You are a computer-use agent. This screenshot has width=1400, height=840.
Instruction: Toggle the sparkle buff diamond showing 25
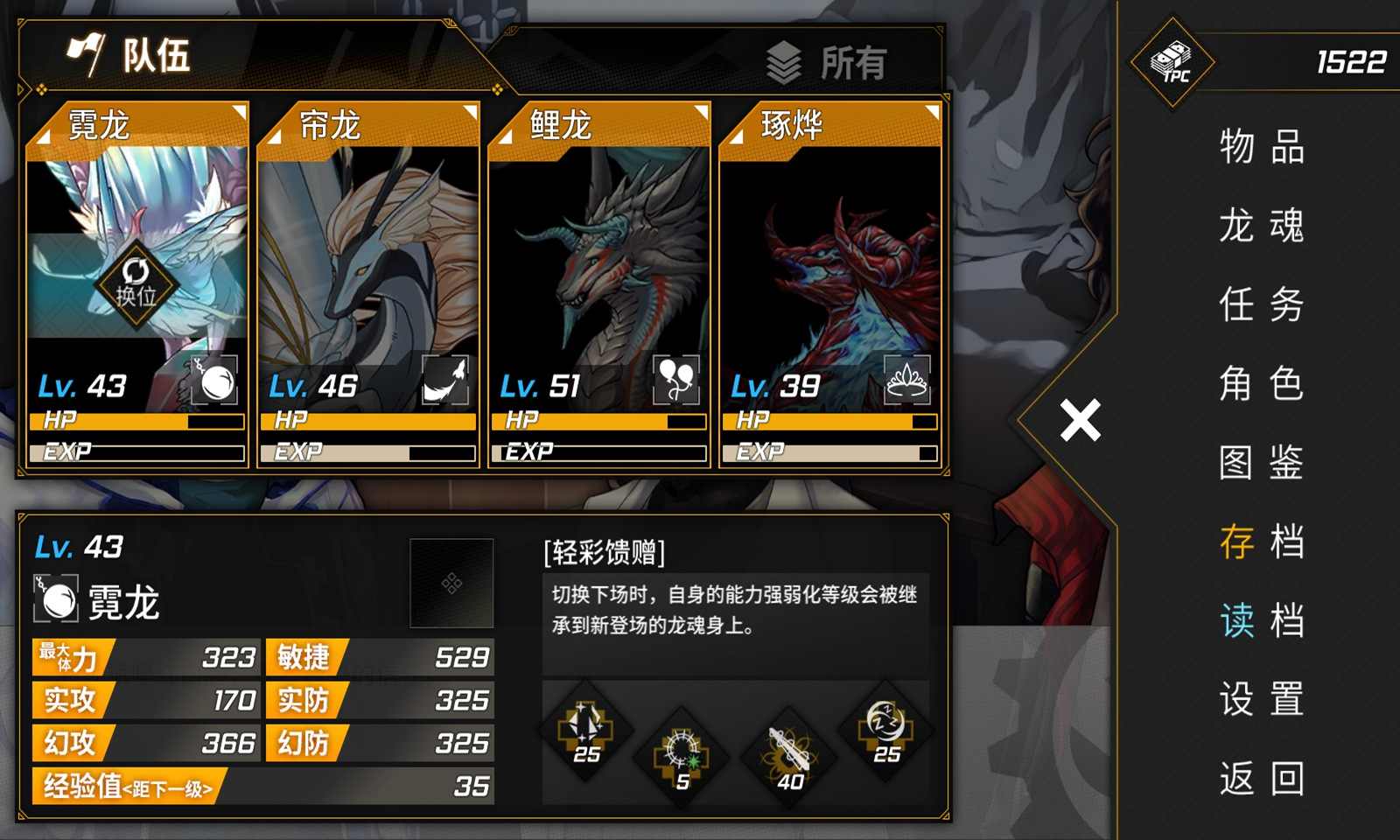coord(584,737)
